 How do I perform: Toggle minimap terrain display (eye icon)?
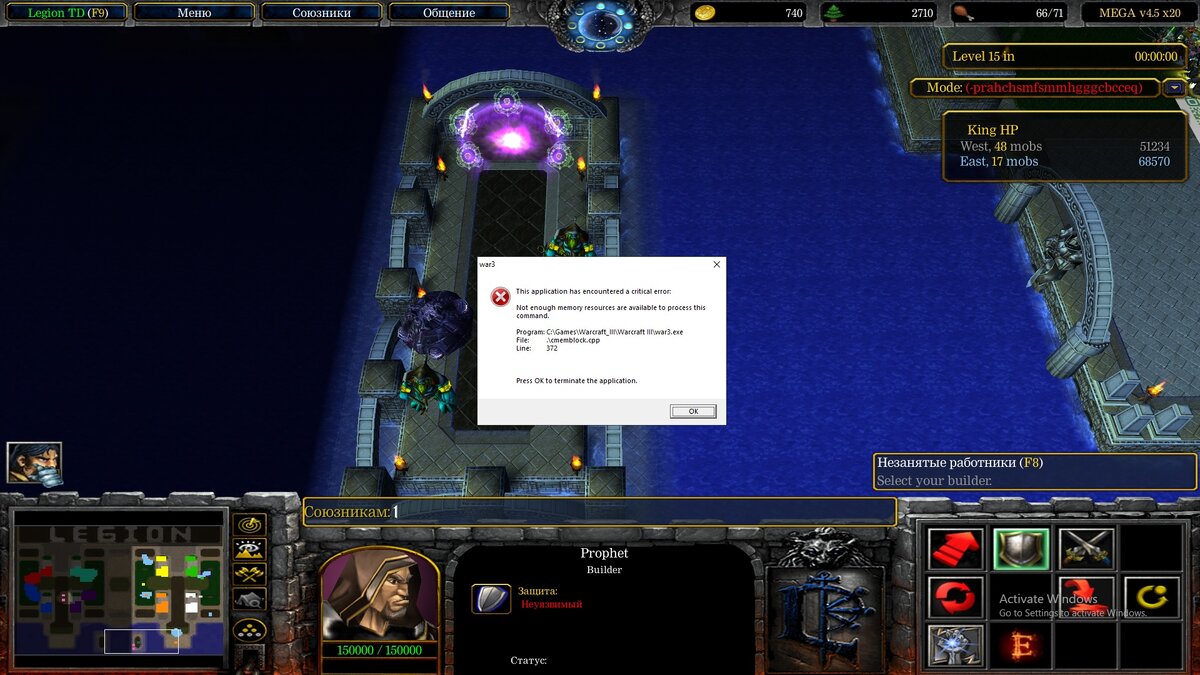(249, 549)
